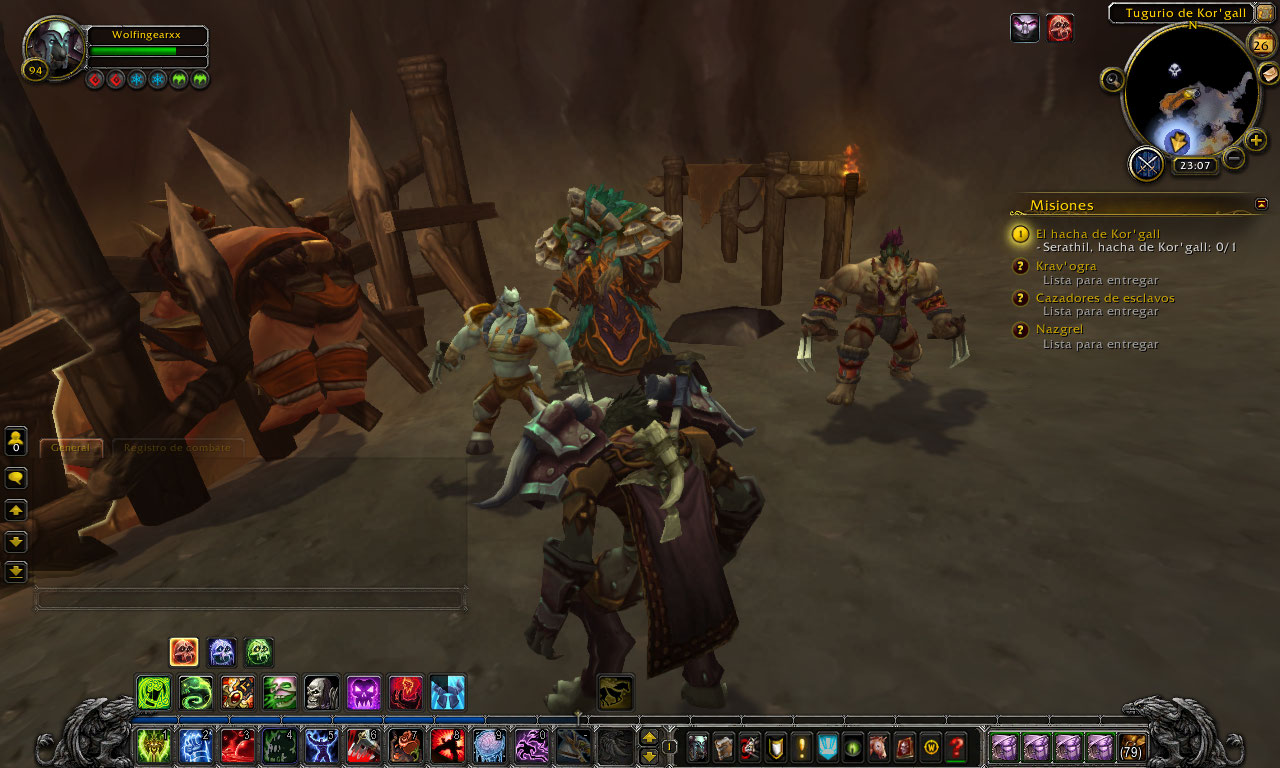
Task: Select the Nazgrel quest entry
Action: click(x=1059, y=329)
